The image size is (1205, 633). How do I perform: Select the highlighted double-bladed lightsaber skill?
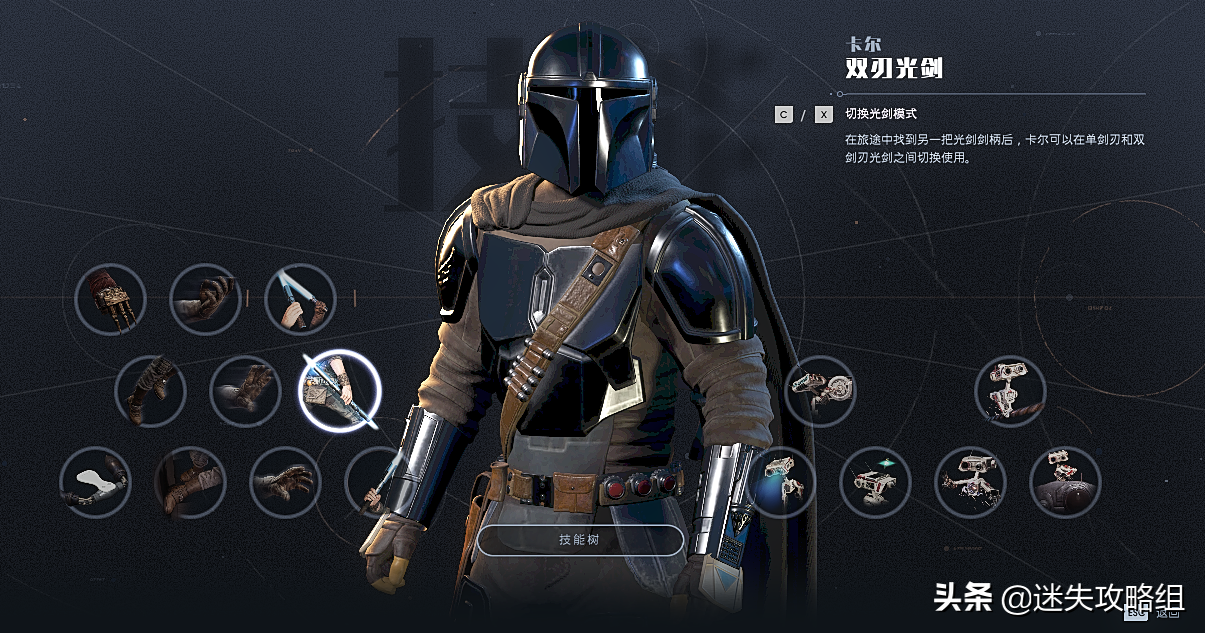(x=340, y=391)
